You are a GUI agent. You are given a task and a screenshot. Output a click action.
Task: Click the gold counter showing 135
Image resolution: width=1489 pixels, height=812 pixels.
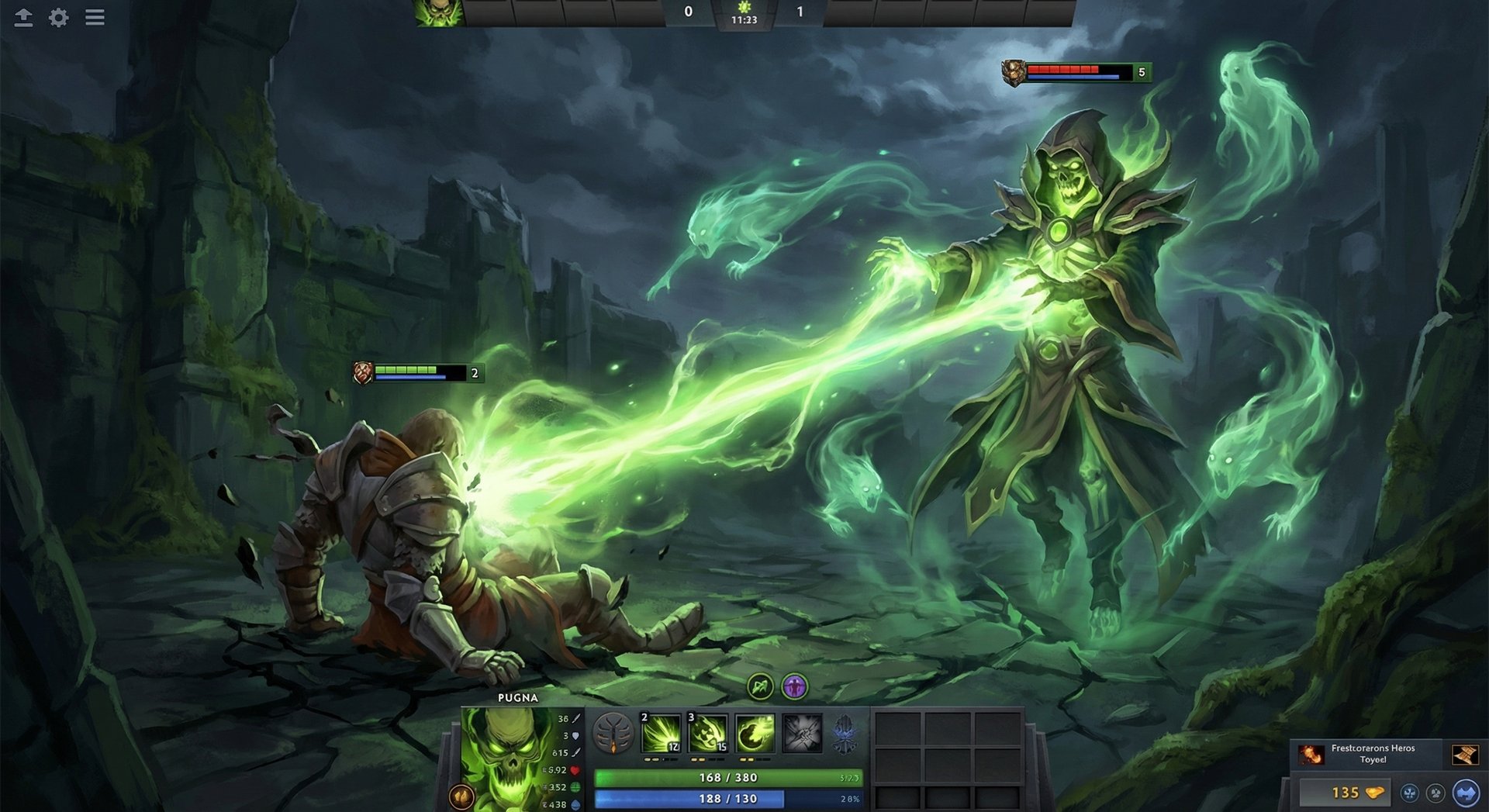pos(1346,793)
